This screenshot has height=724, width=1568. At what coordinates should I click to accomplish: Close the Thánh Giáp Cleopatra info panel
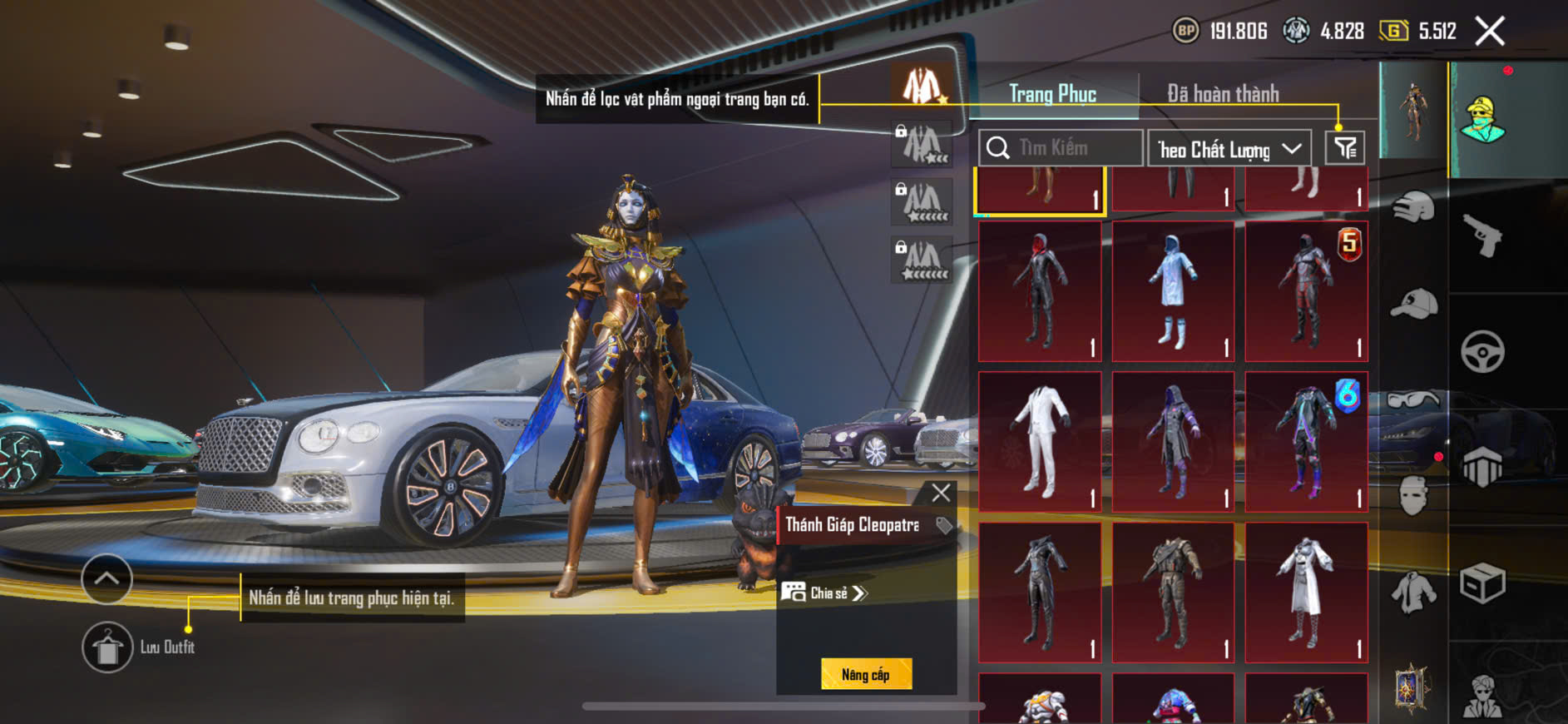pos(941,493)
